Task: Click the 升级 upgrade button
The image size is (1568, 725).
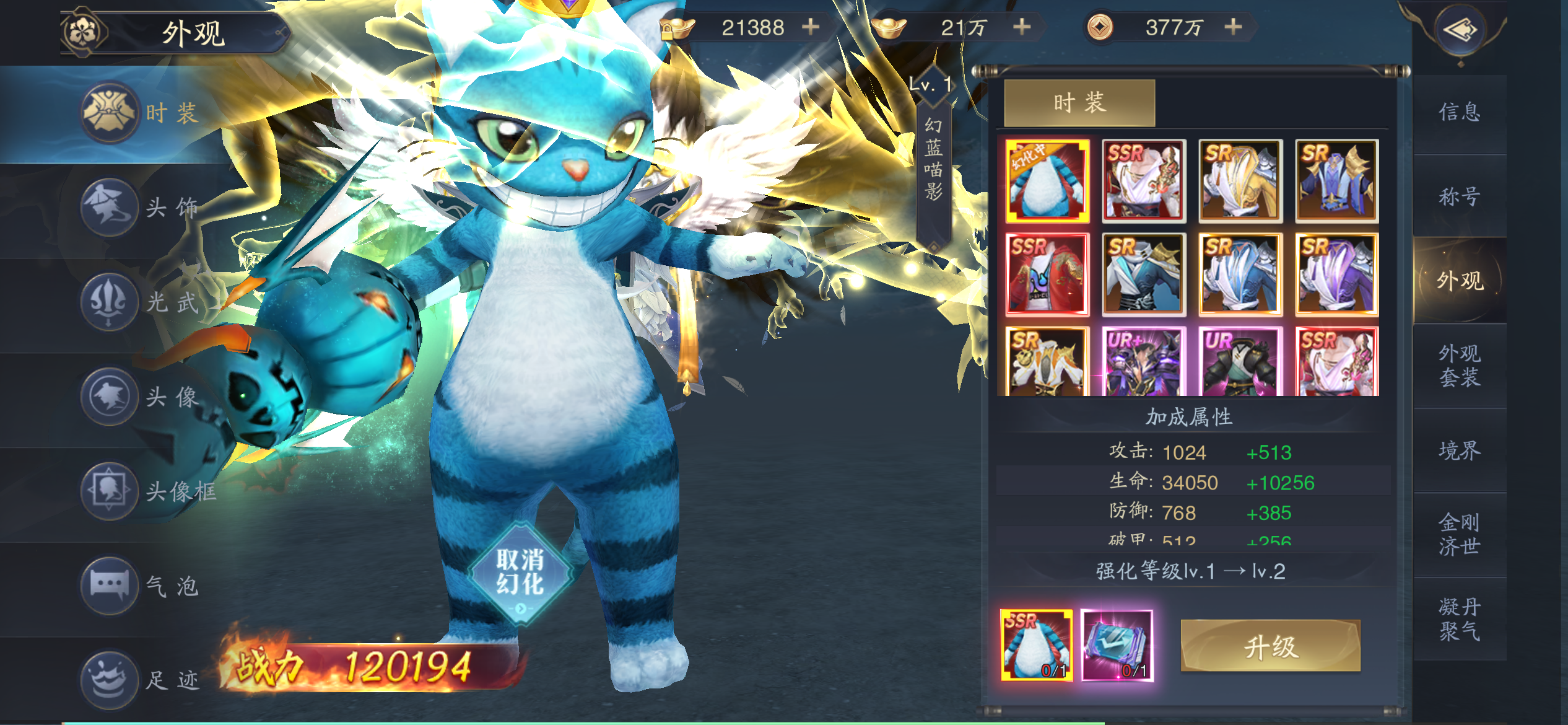Action: (1270, 646)
